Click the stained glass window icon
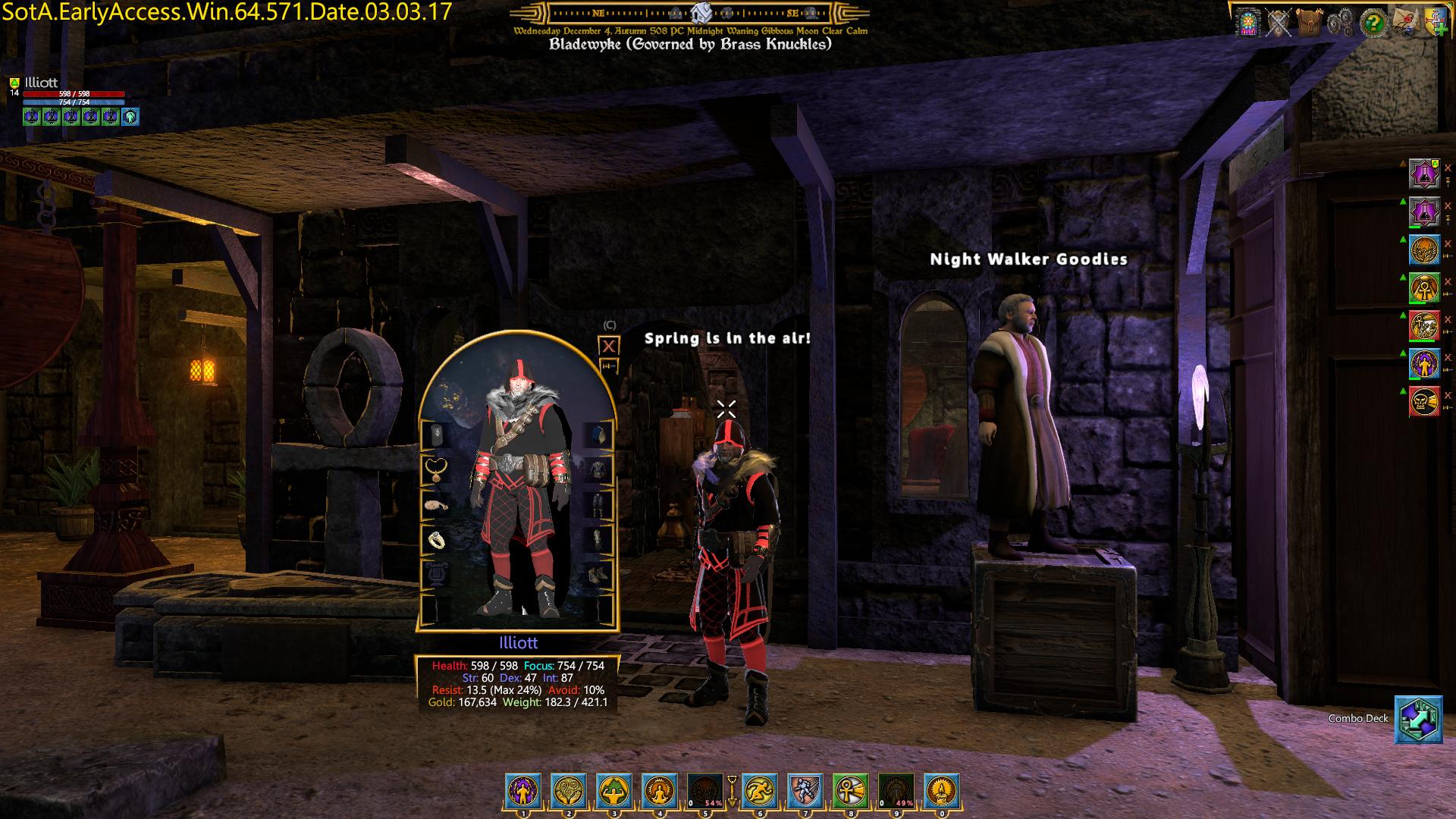Screen dimensions: 1456x819 1246,22
